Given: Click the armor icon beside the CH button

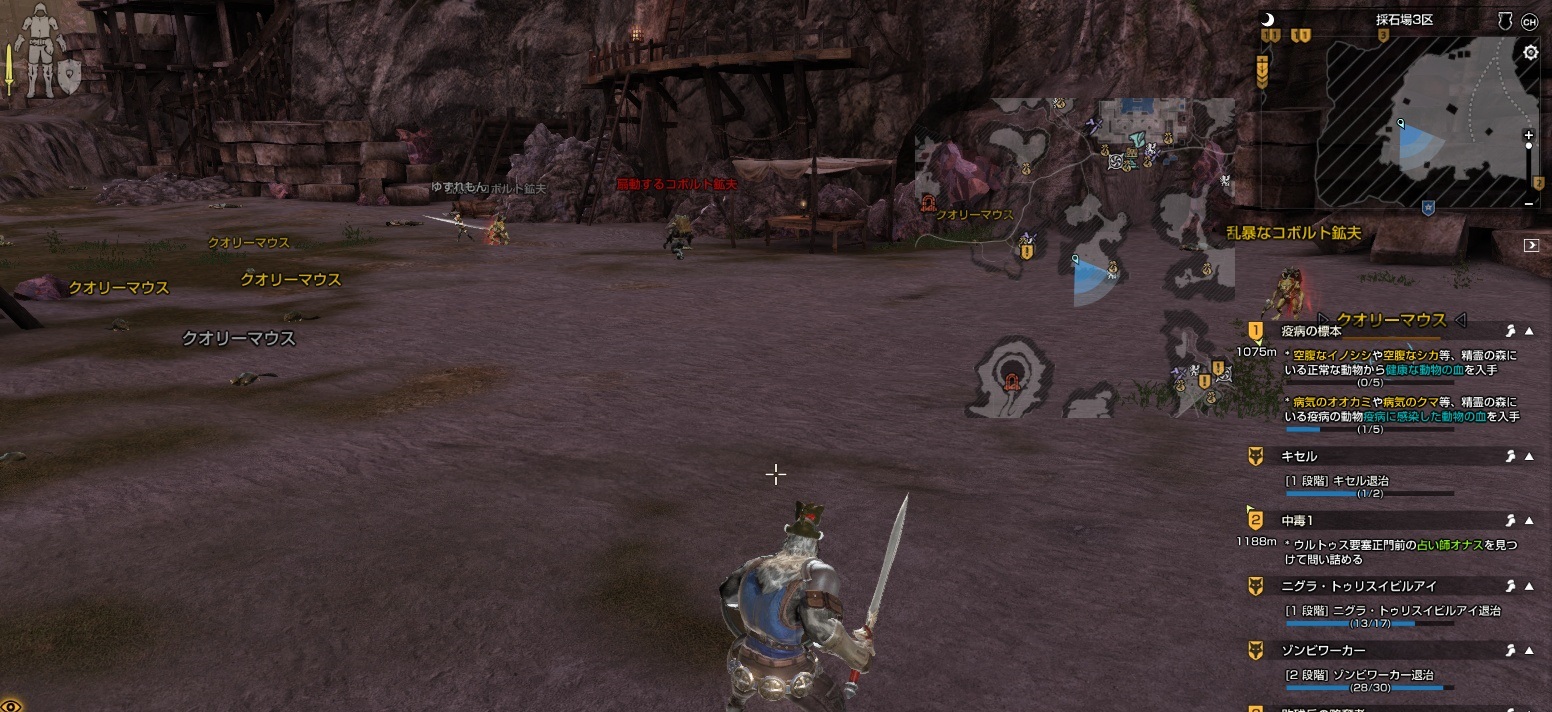Looking at the screenshot, I should point(1504,21).
